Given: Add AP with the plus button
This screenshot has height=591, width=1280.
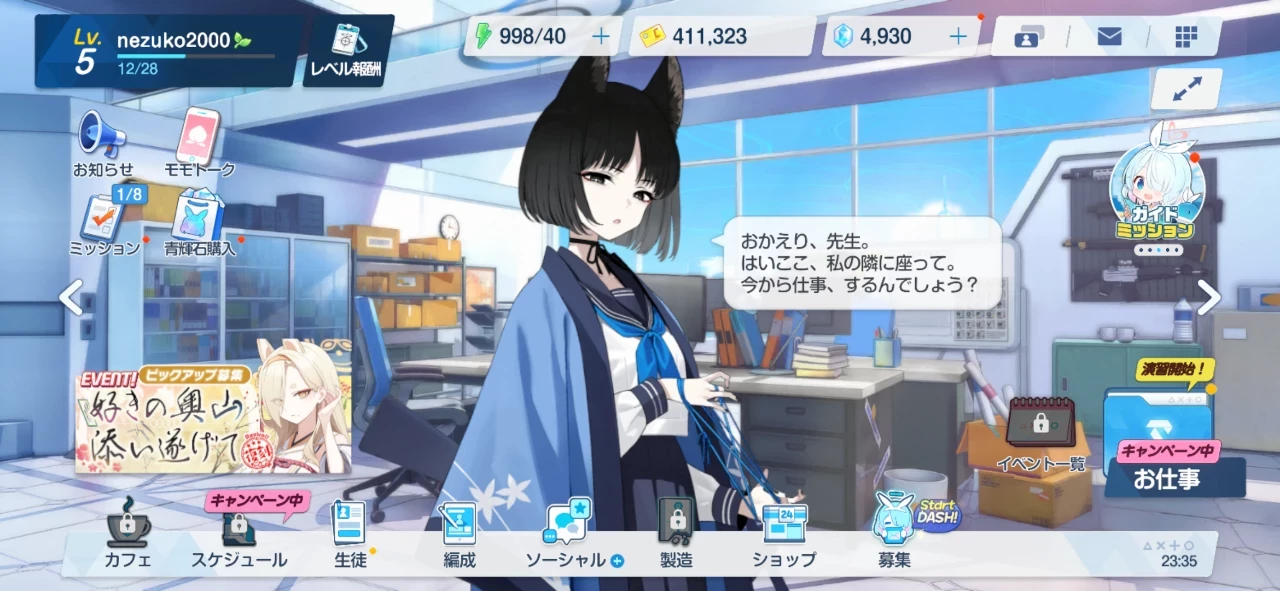Looking at the screenshot, I should coord(601,37).
